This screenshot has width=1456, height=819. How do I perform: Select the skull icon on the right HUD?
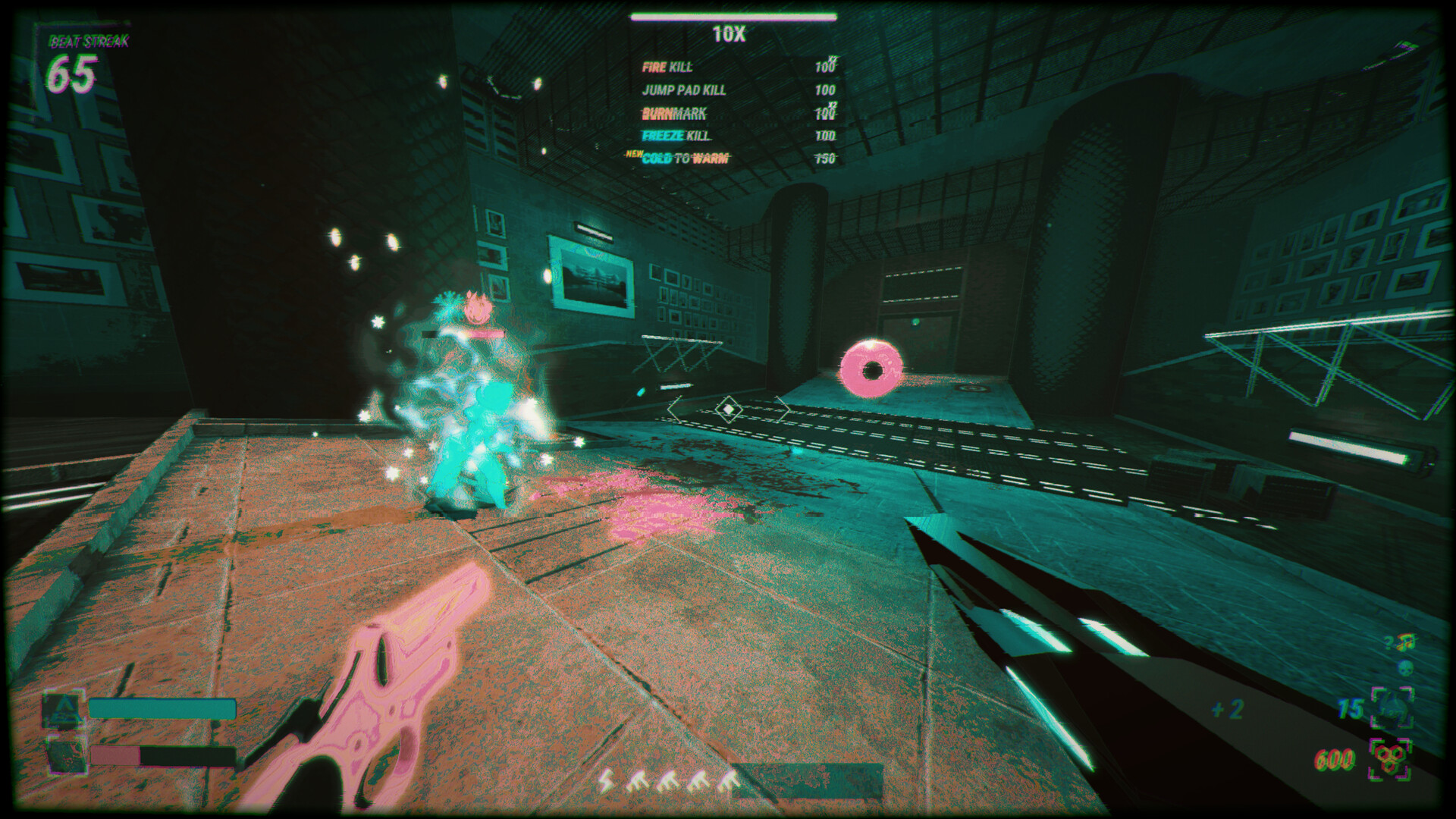[1404, 667]
